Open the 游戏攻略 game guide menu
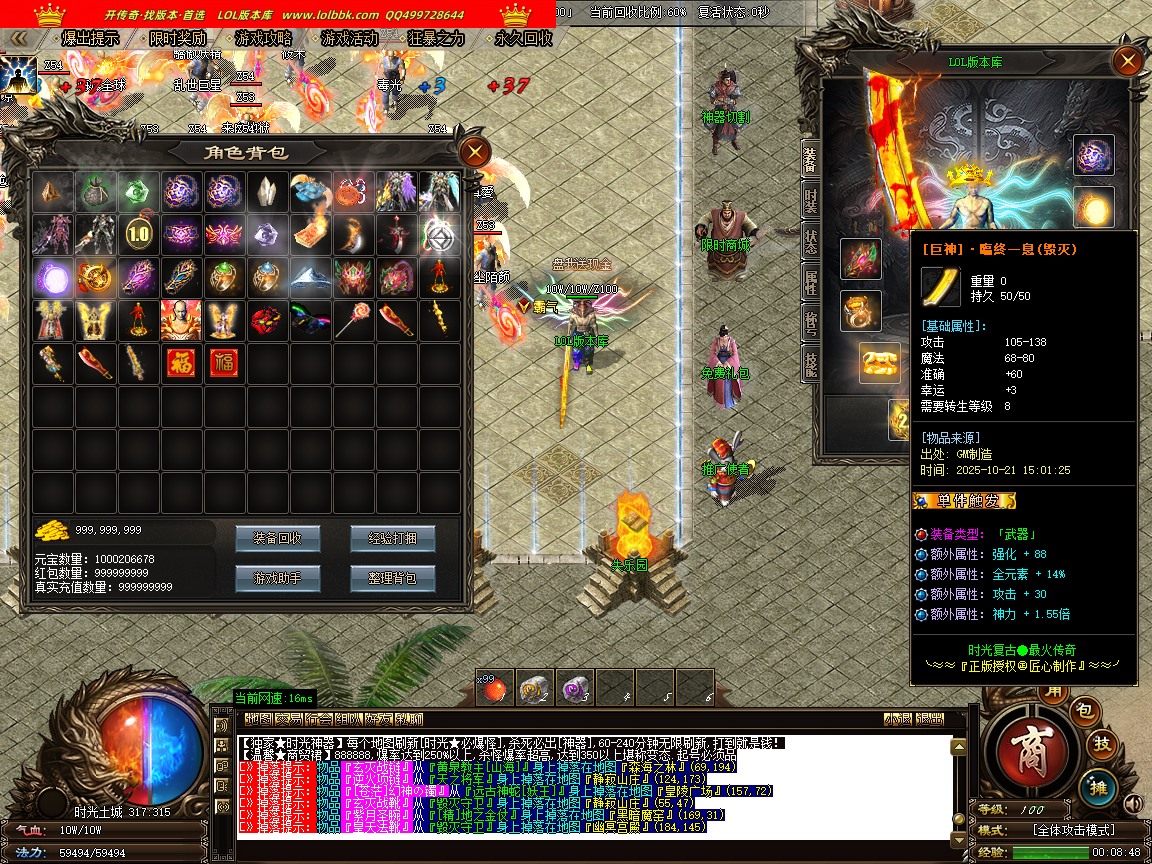This screenshot has width=1152, height=864. 263,38
